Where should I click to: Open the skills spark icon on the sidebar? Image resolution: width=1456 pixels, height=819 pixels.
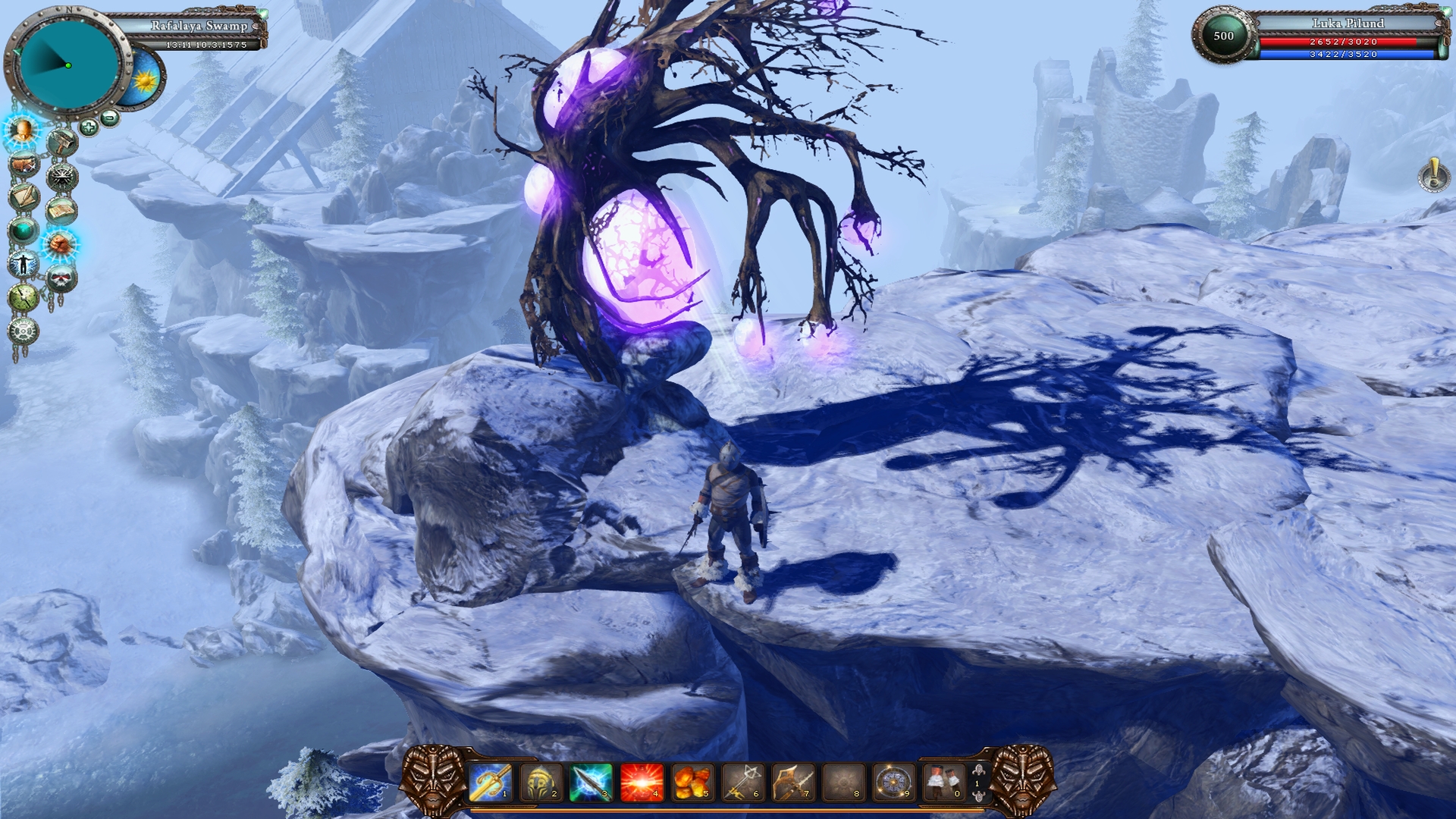pos(60,175)
